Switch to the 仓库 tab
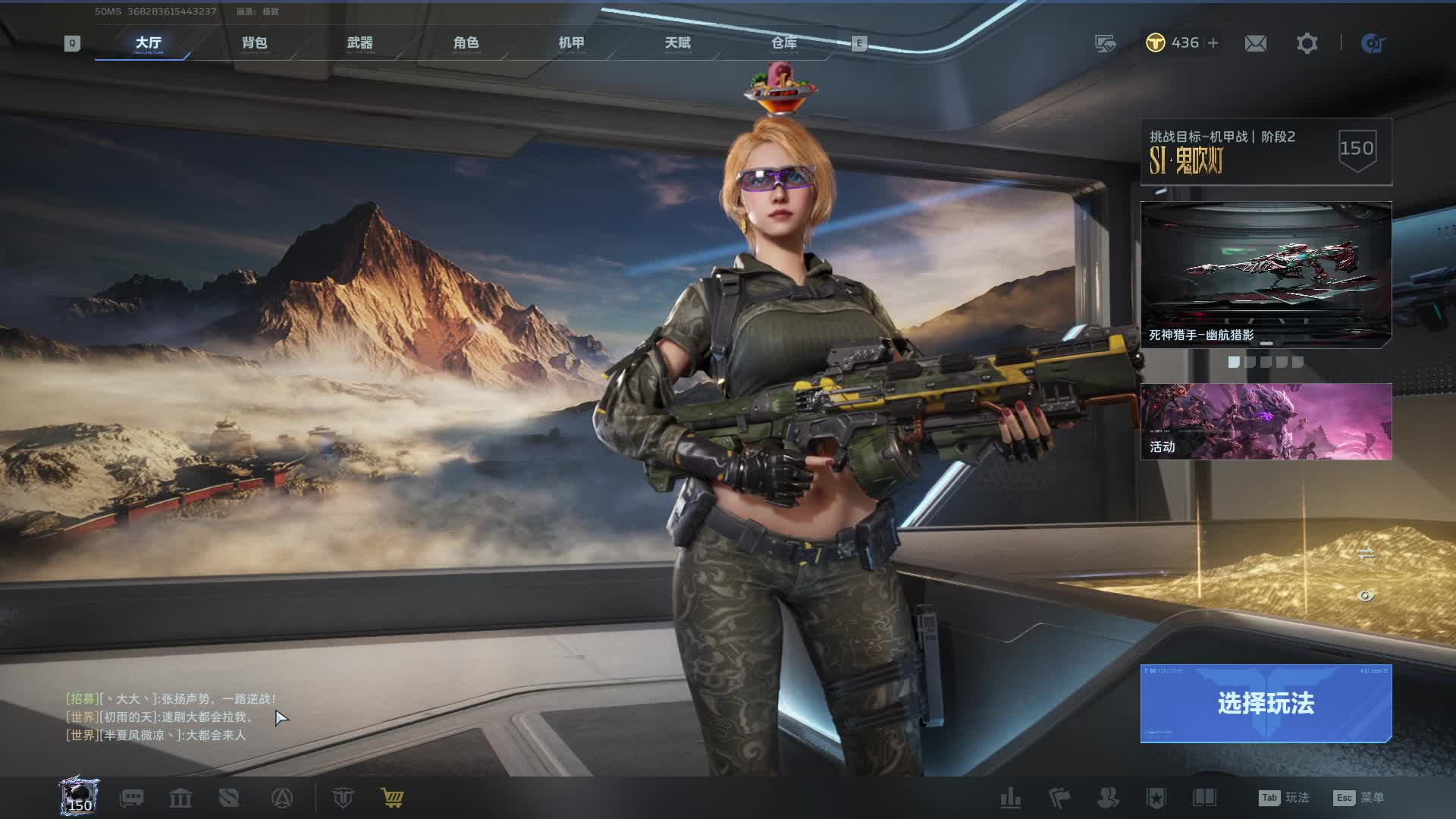This screenshot has height=819, width=1456. point(783,43)
